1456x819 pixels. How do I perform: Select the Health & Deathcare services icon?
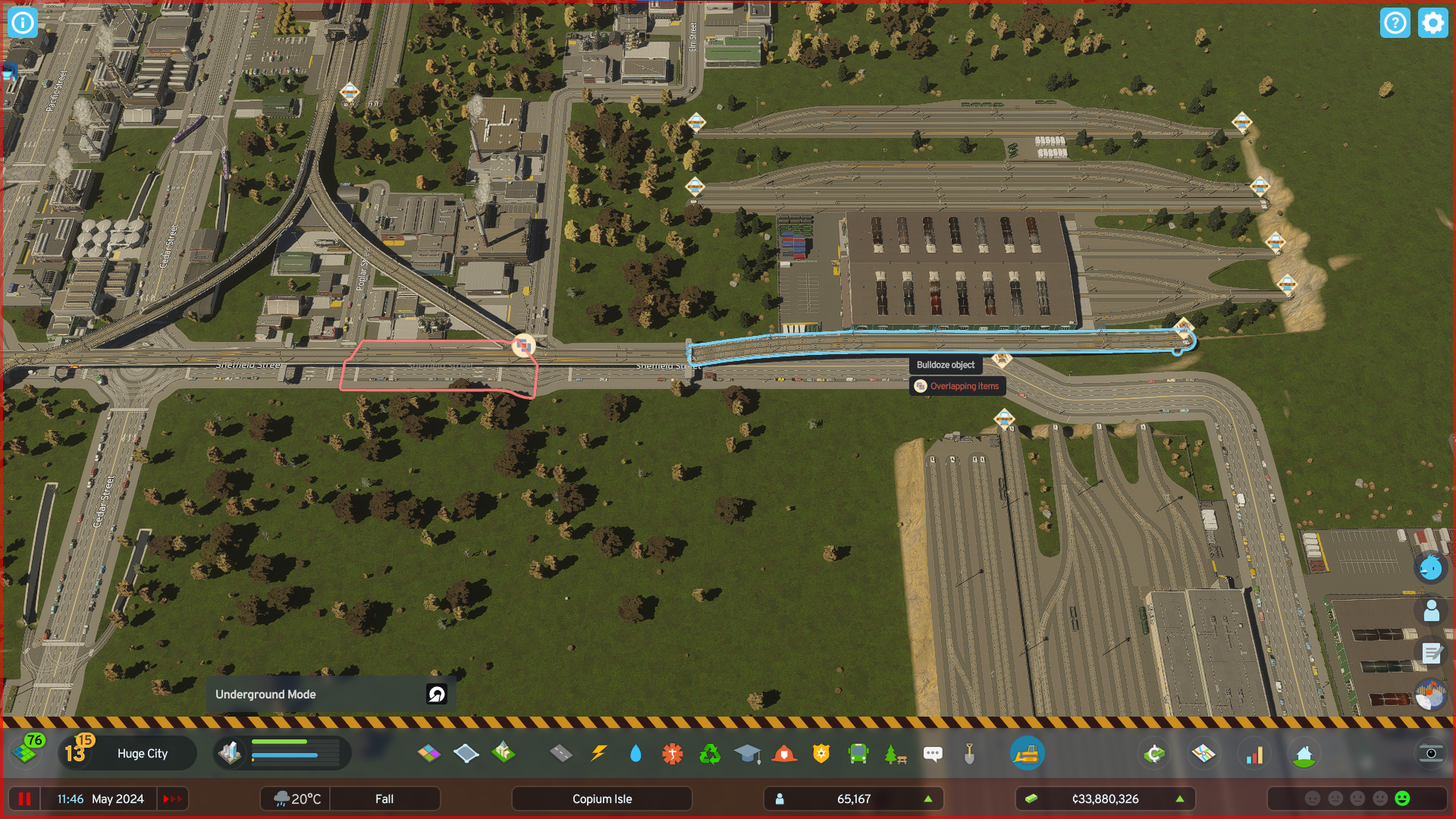tap(673, 753)
